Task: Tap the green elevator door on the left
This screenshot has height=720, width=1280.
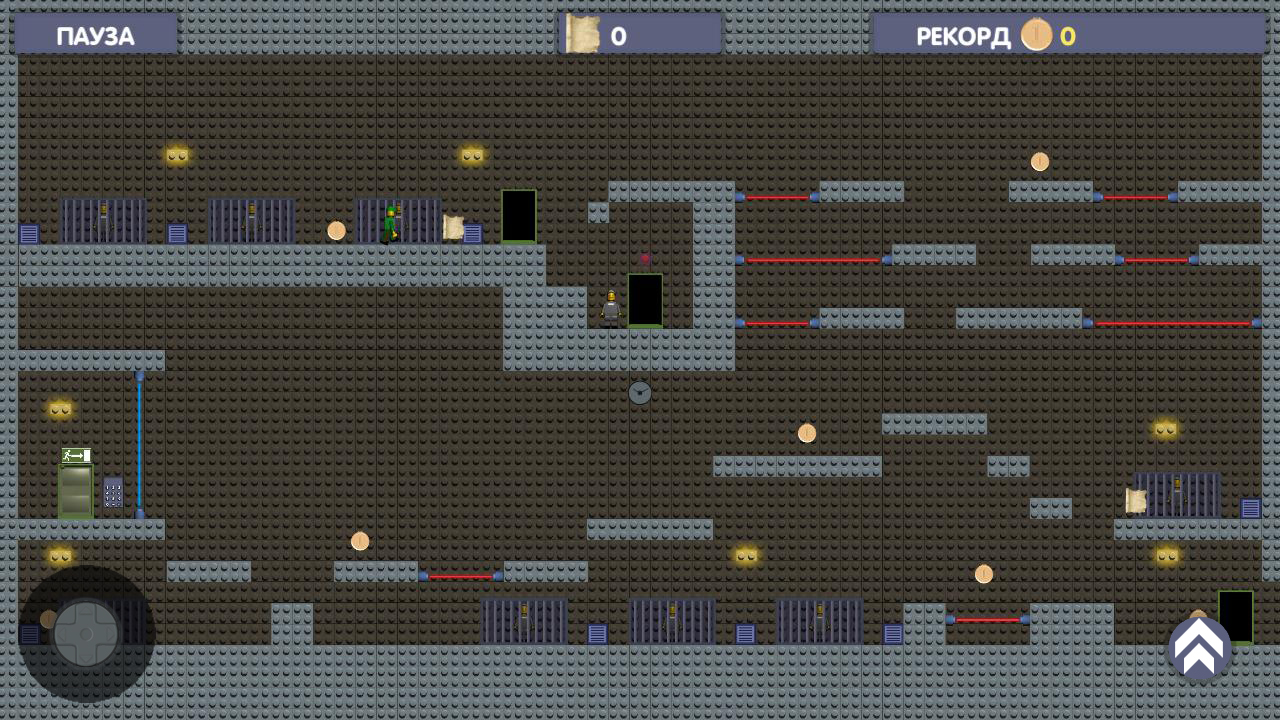Action: pos(76,492)
